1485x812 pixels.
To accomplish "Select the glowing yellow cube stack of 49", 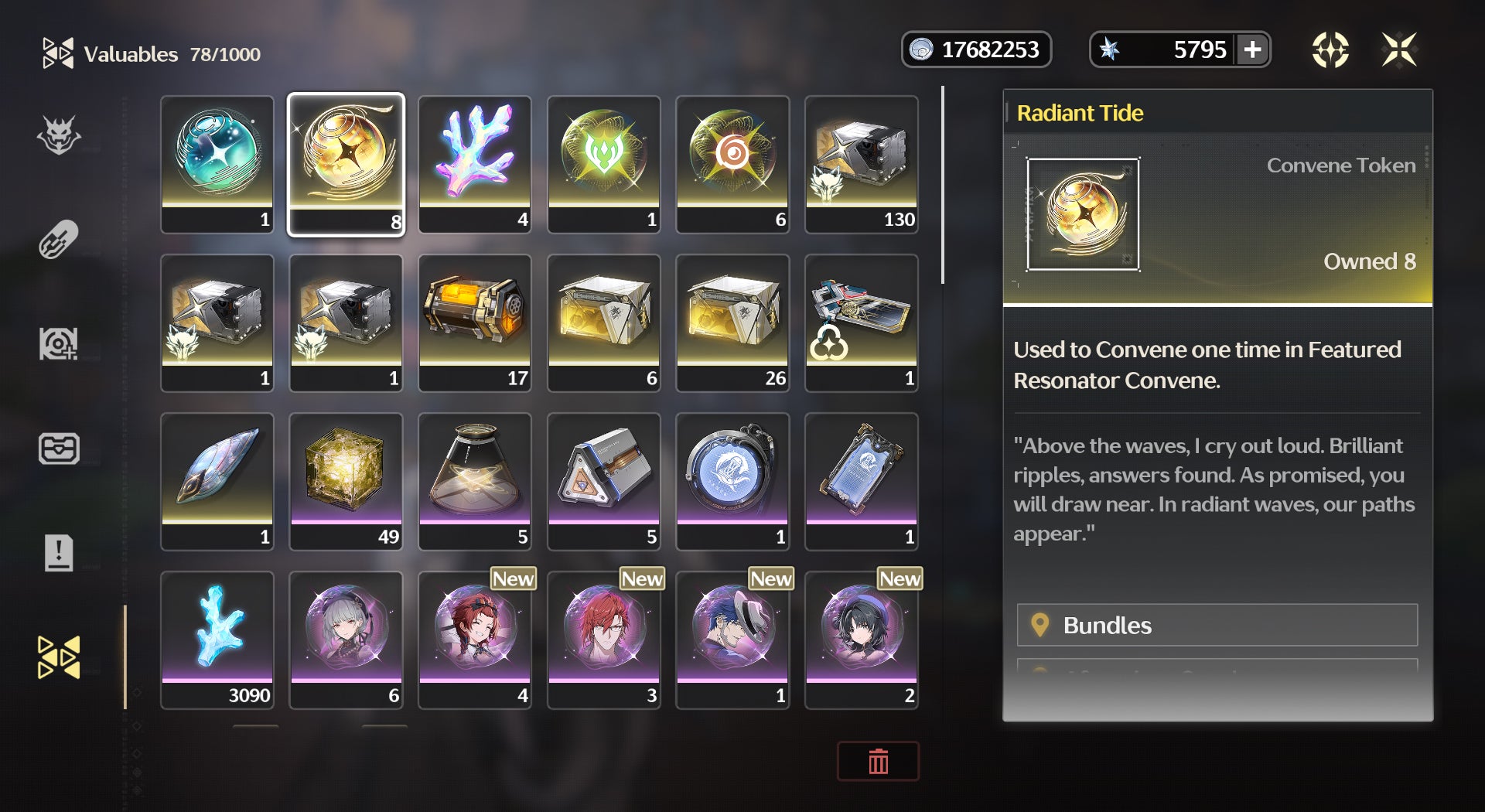I will tap(346, 481).
